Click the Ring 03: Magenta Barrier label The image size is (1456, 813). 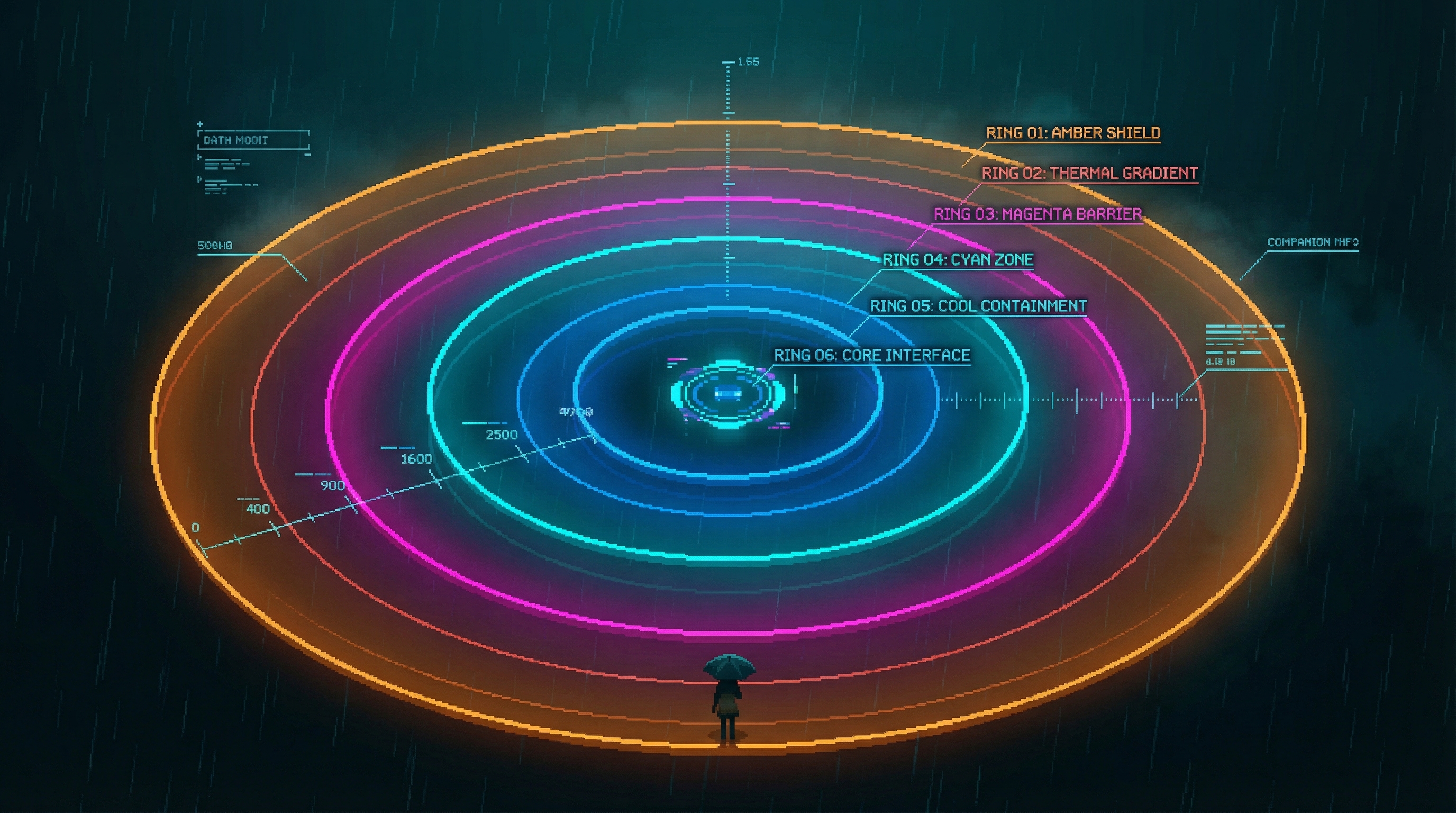[1037, 214]
